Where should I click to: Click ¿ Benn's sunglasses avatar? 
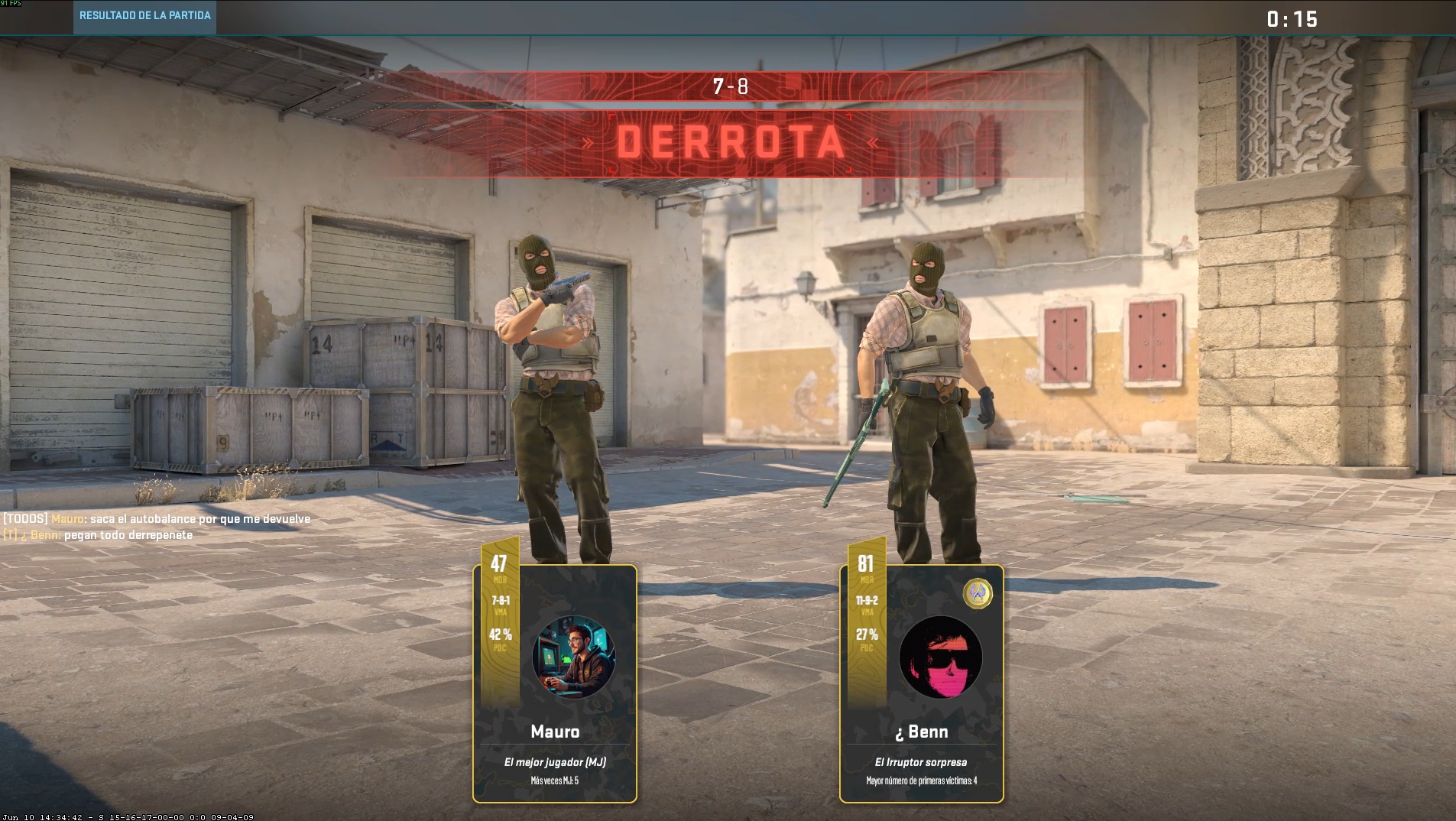(x=940, y=657)
